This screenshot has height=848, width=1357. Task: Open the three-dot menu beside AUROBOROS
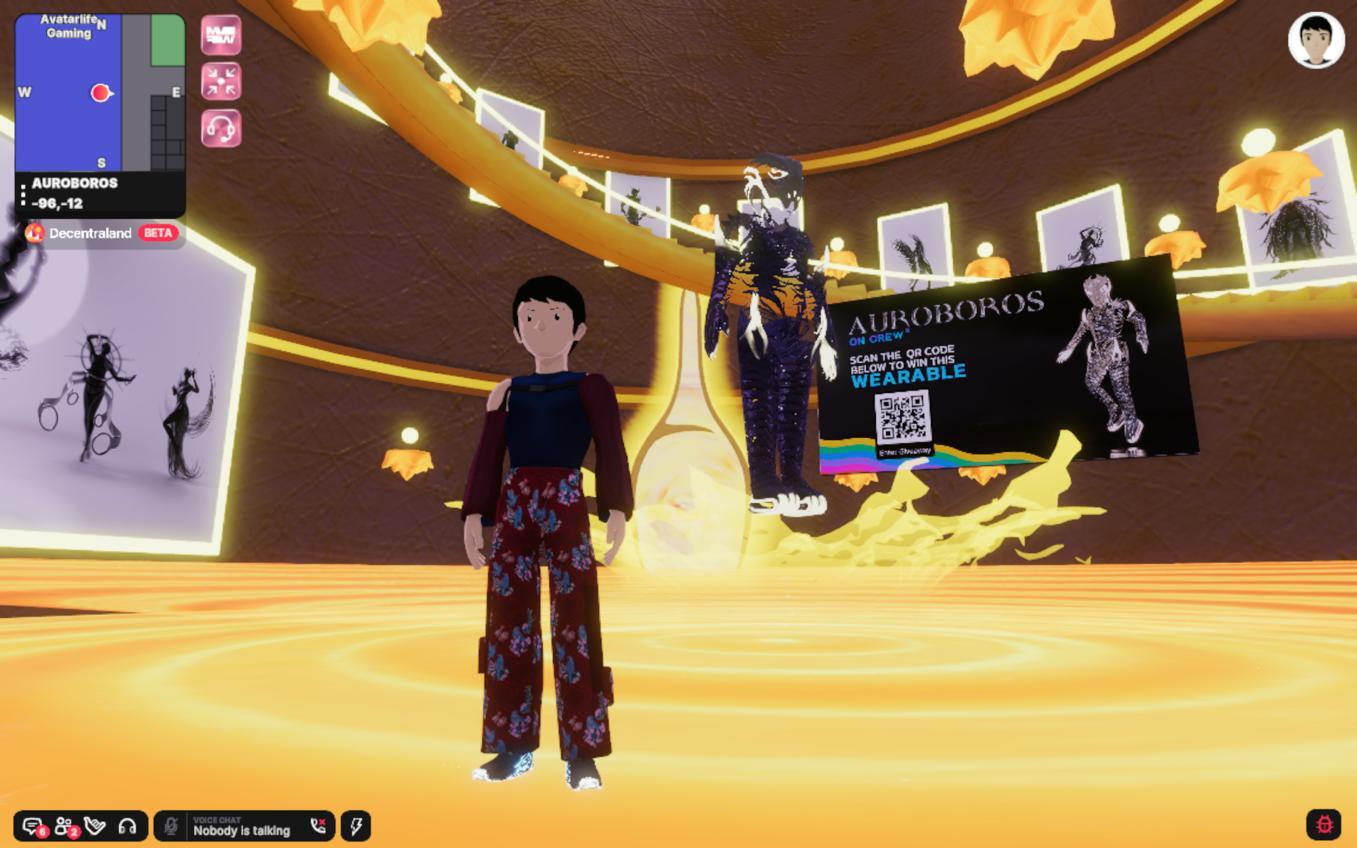23,194
